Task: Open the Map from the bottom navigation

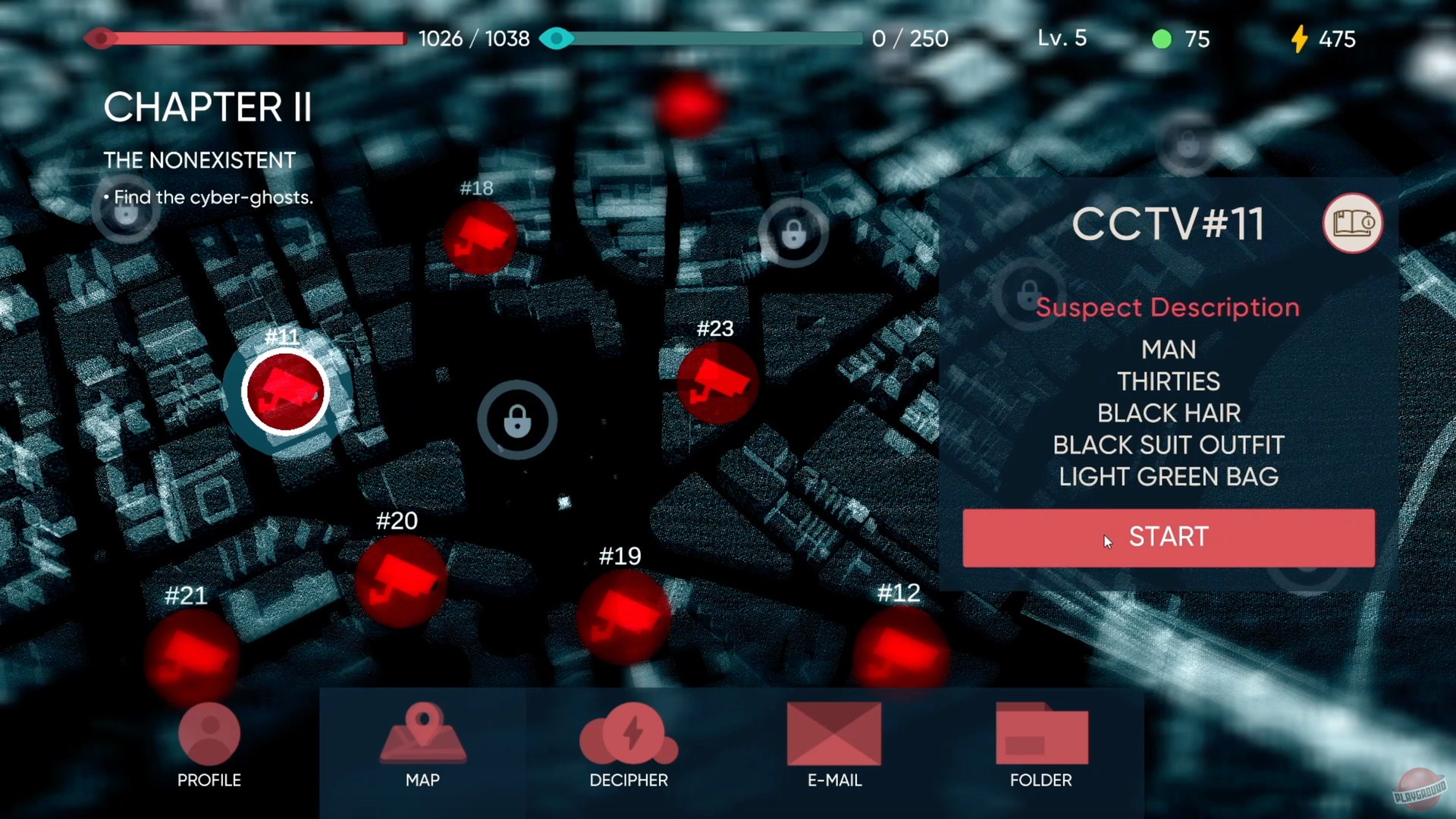Action: pos(422,736)
